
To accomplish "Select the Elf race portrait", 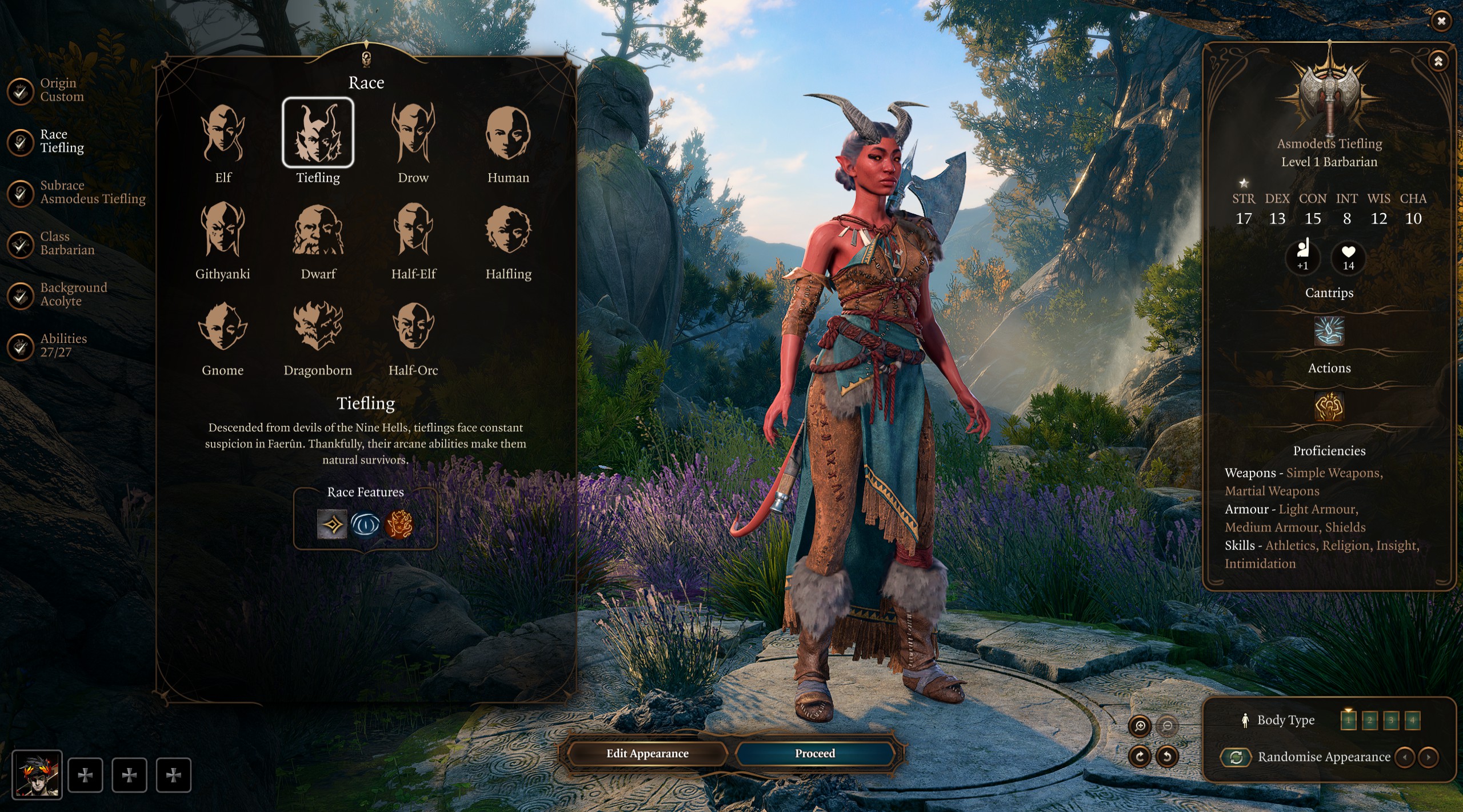I will [223, 134].
